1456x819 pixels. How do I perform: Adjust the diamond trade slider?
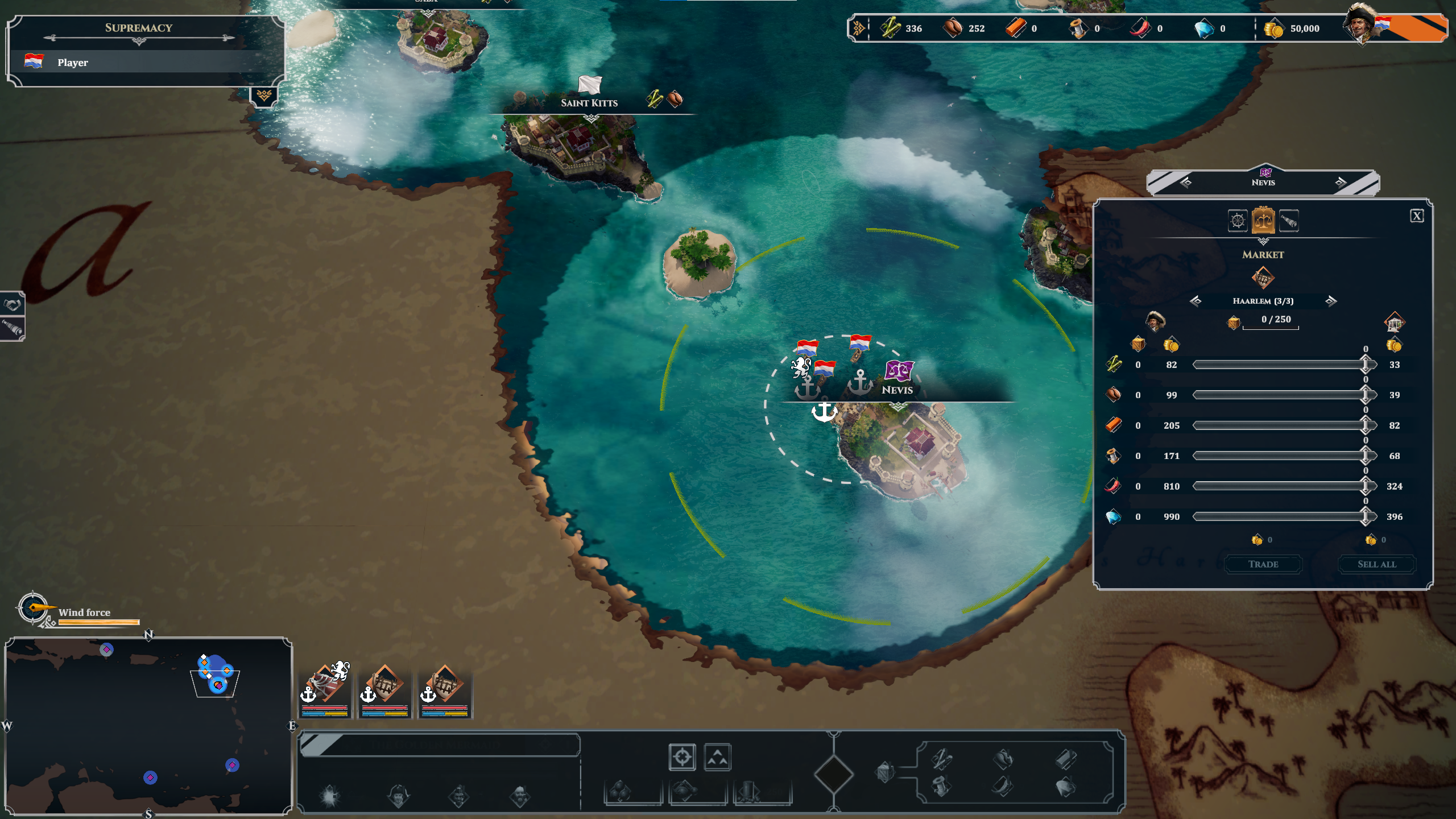[1365, 516]
